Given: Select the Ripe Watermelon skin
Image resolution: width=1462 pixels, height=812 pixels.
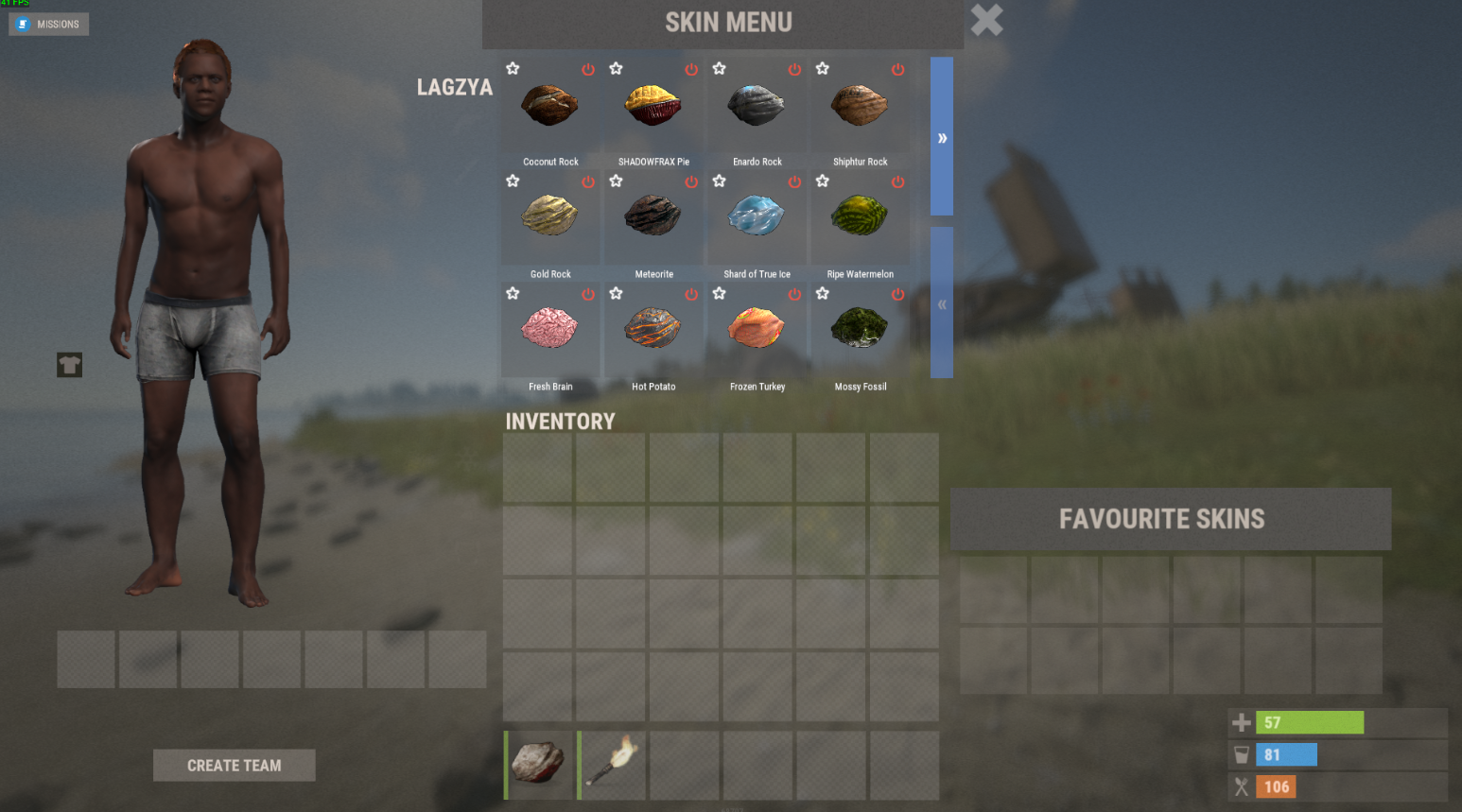Looking at the screenshot, I should [860, 217].
